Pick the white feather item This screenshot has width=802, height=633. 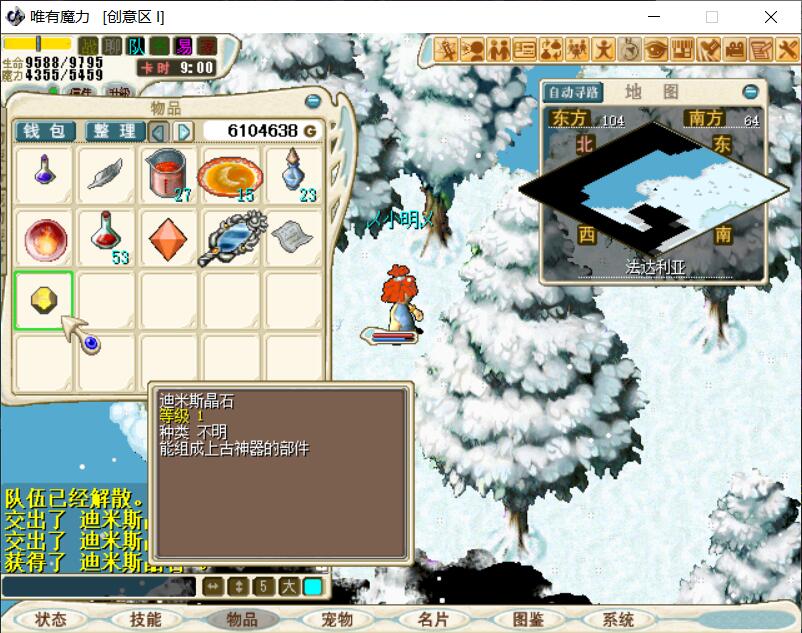(x=106, y=174)
